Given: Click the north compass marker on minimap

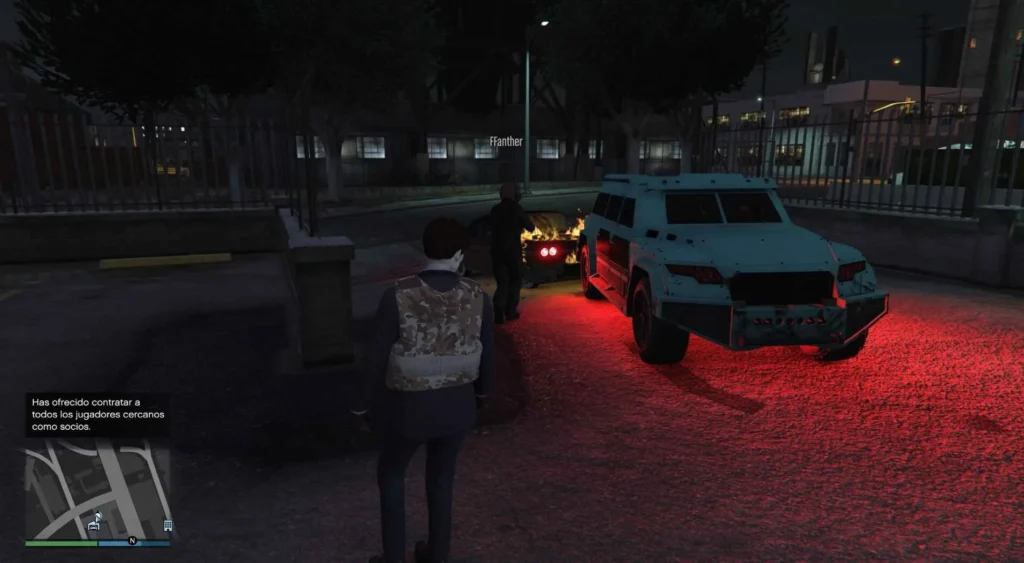Looking at the screenshot, I should 131,541.
